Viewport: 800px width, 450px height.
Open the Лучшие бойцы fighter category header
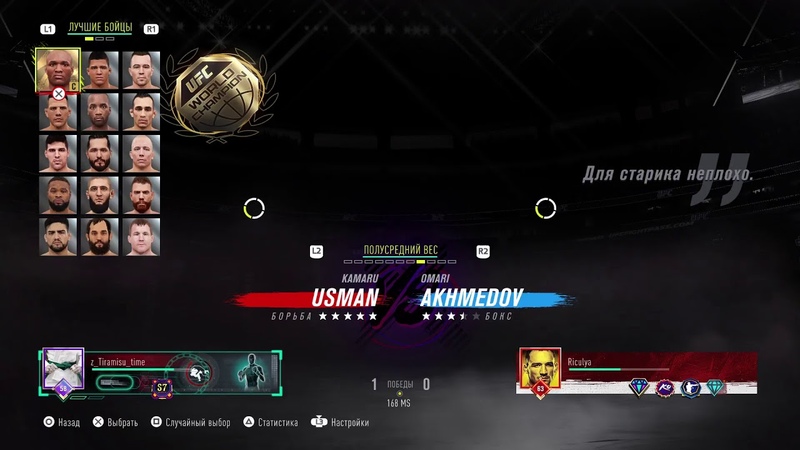100,29
